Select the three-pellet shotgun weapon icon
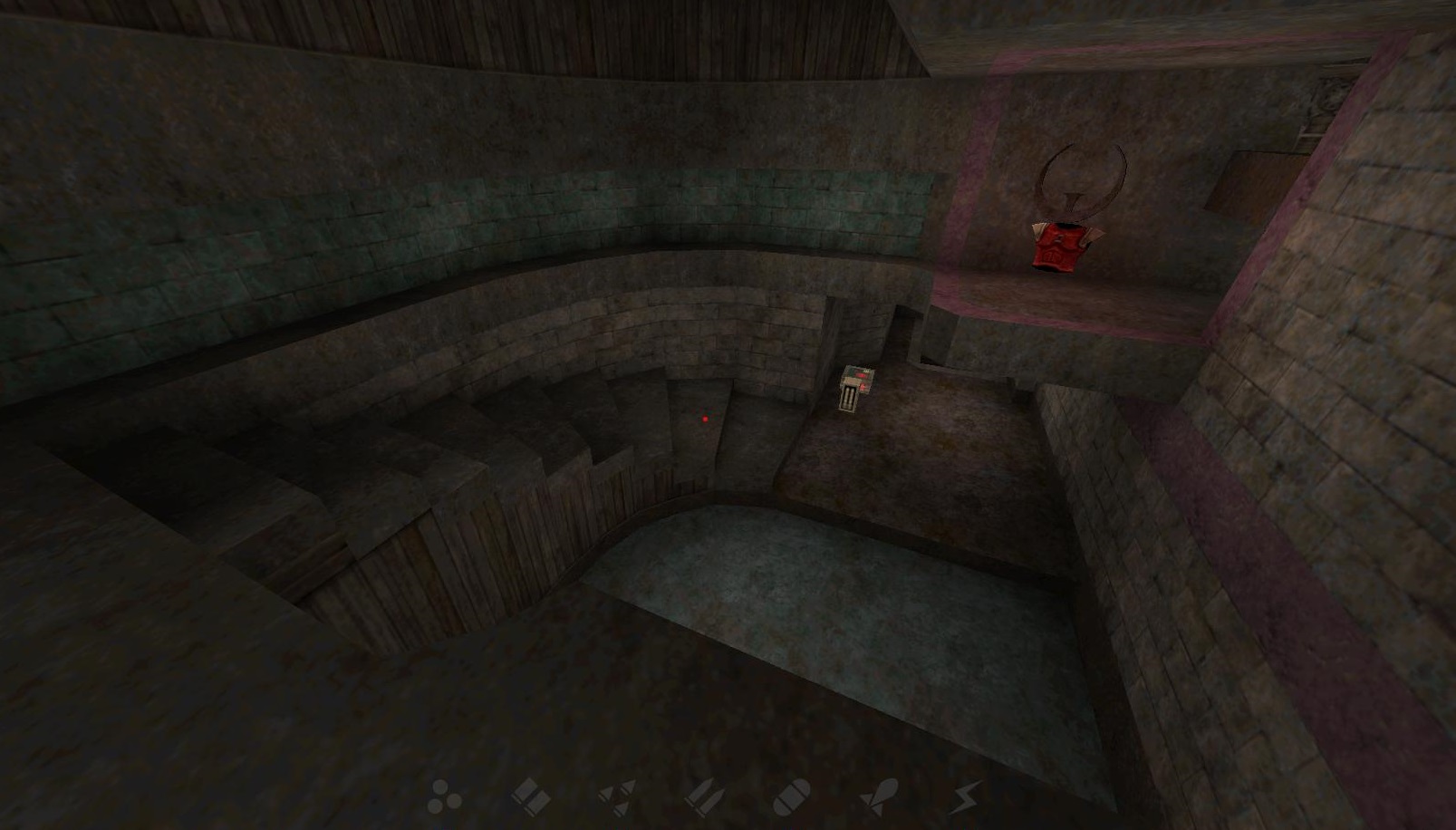Image resolution: width=1456 pixels, height=830 pixels. [444, 796]
